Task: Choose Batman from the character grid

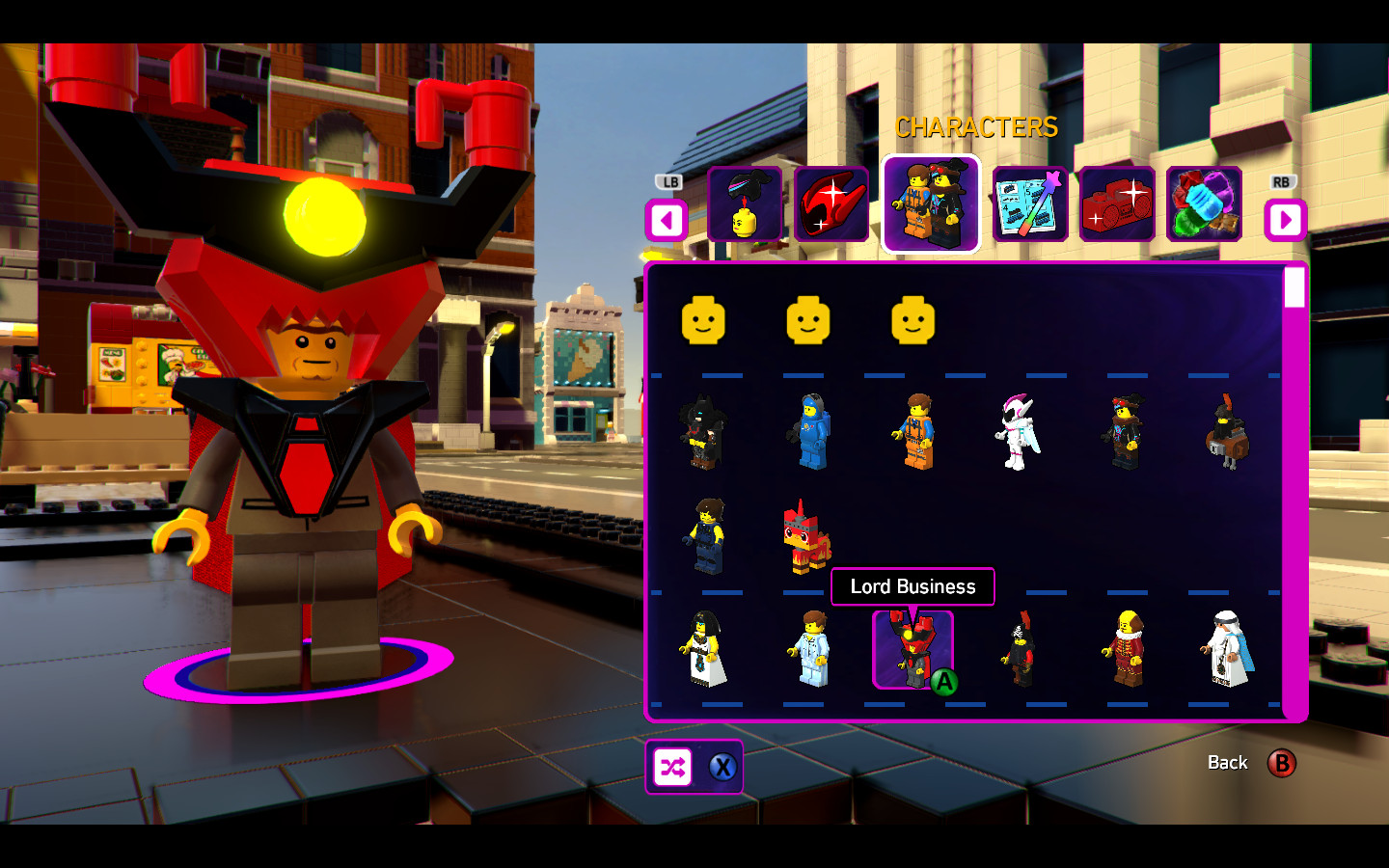Action: pyautogui.click(x=703, y=431)
